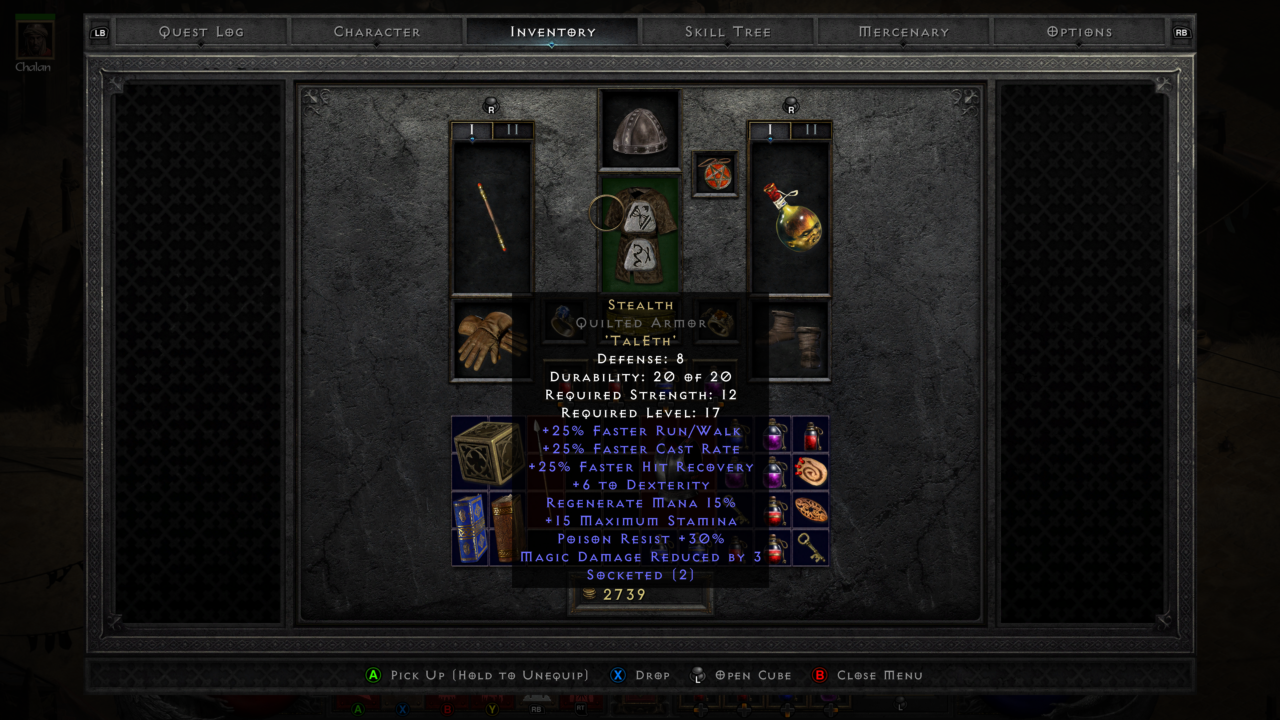
Task: Click the pentagram amulet slot
Action: pos(714,173)
